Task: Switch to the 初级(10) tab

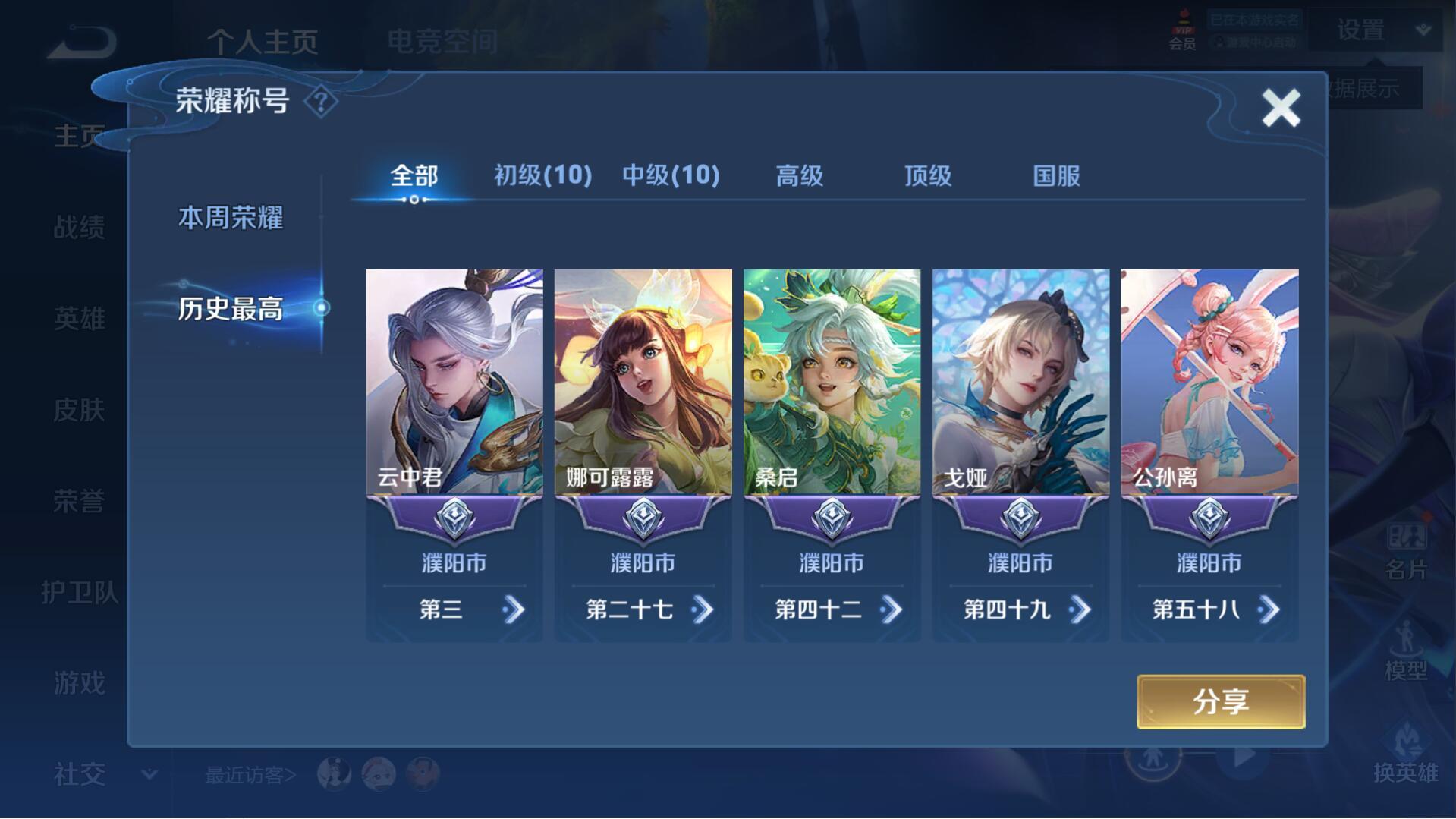Action: 542,176
